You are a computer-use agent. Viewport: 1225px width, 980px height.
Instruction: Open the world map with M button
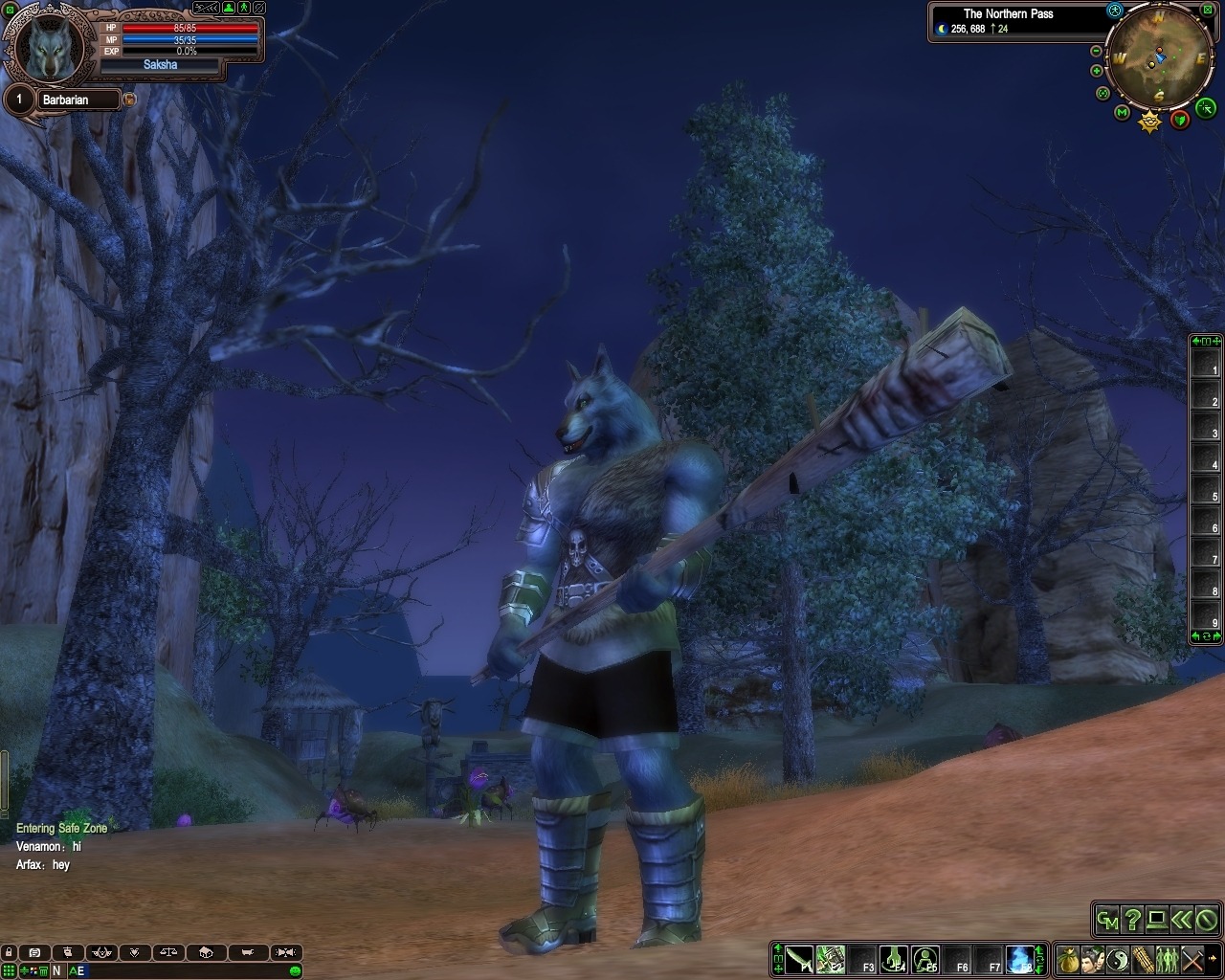pyautogui.click(x=1122, y=113)
